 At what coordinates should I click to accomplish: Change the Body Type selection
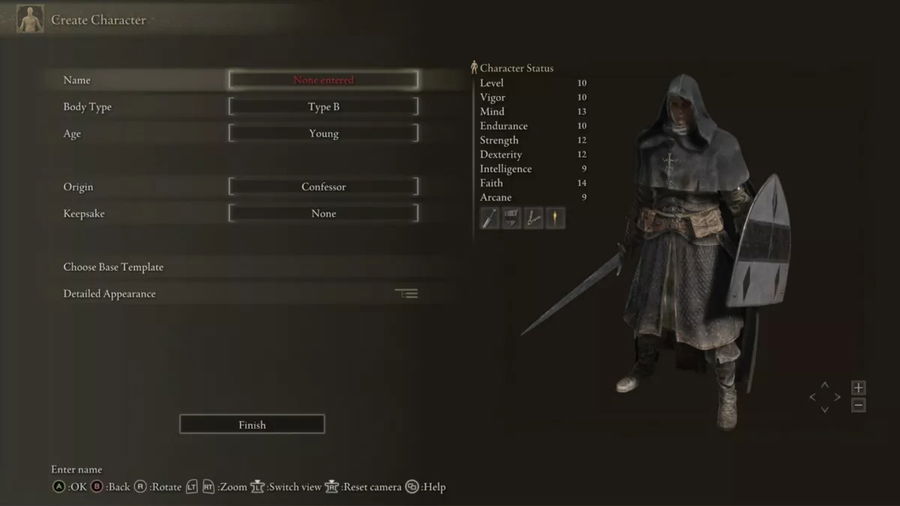coord(323,107)
